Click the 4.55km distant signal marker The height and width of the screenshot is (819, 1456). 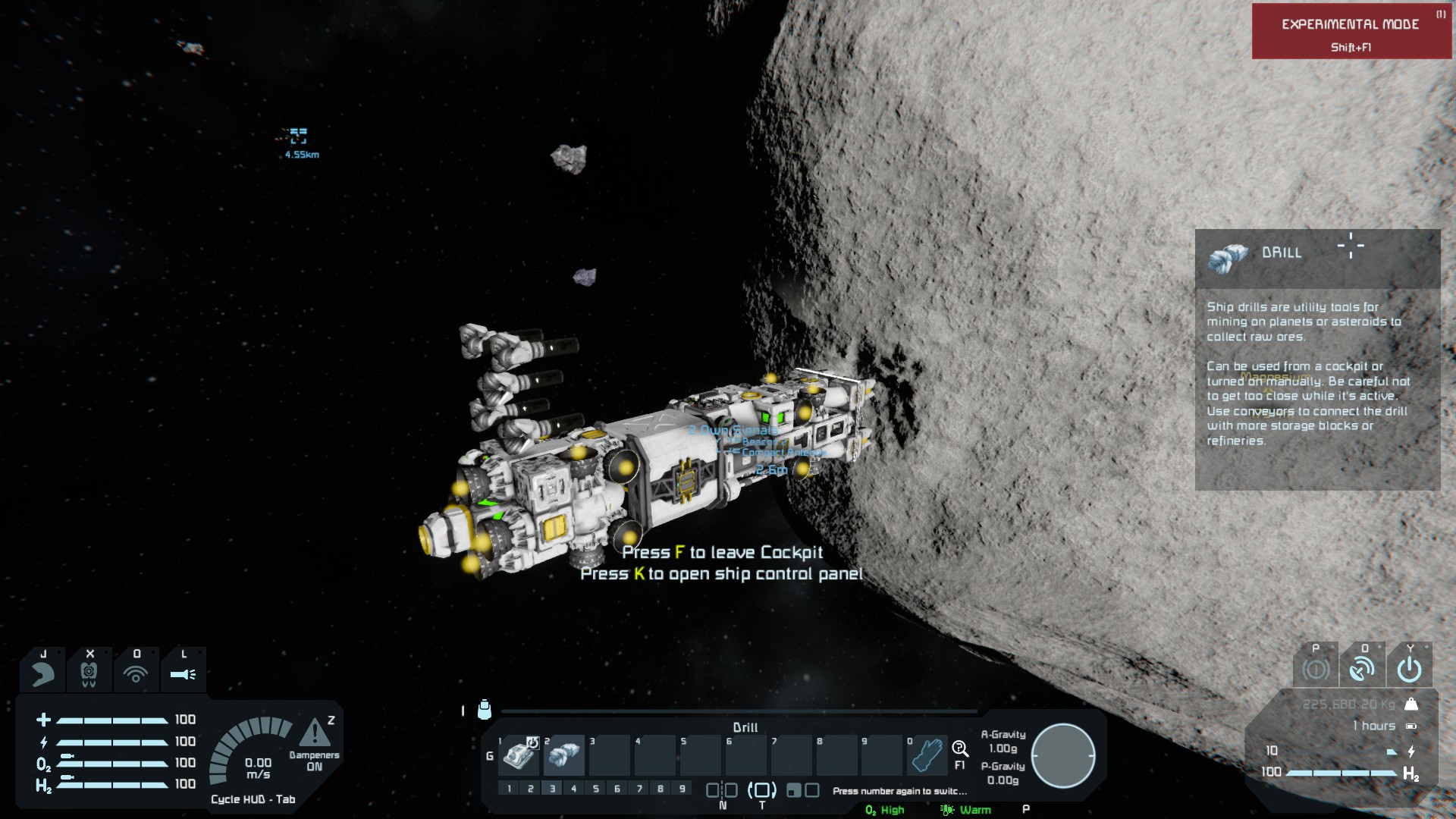pyautogui.click(x=299, y=136)
